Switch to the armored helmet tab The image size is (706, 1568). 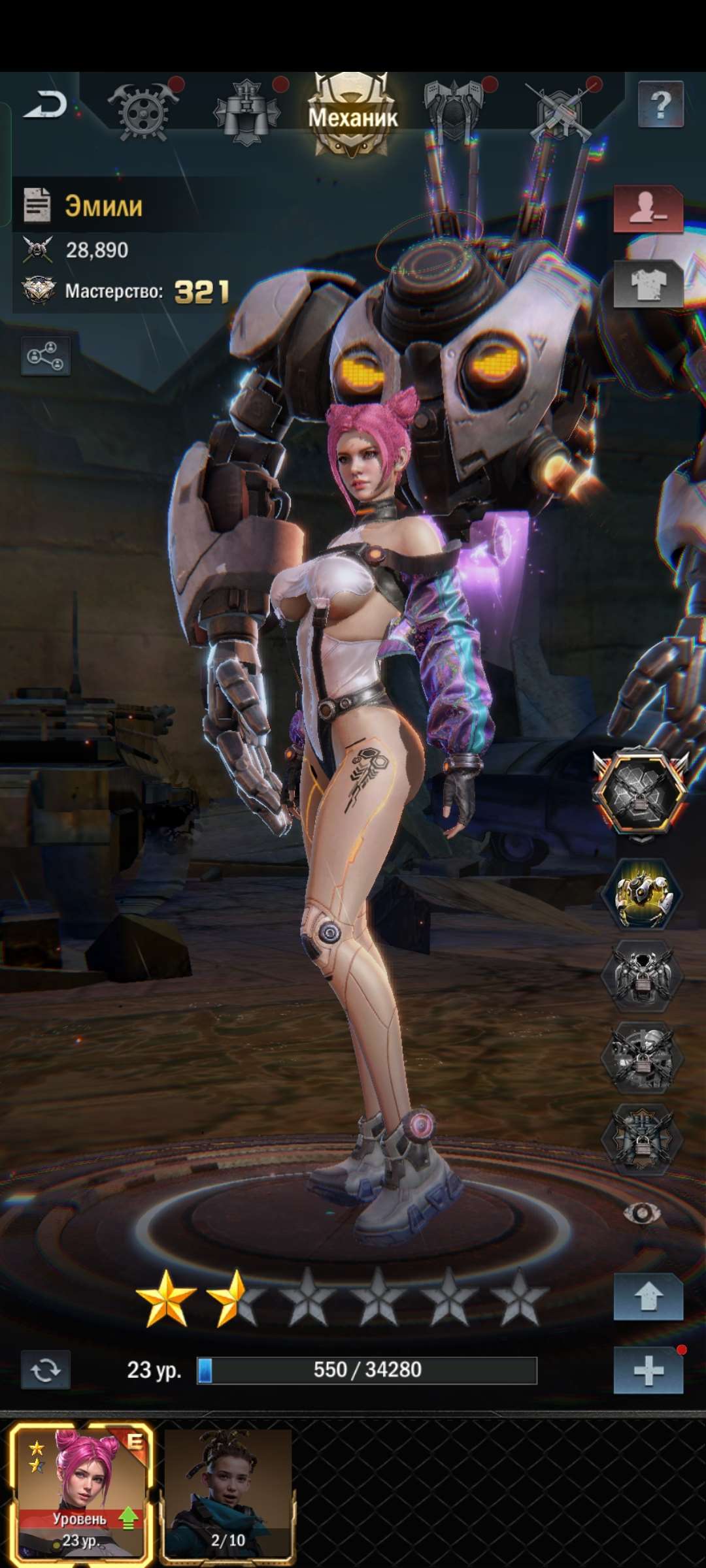click(454, 110)
